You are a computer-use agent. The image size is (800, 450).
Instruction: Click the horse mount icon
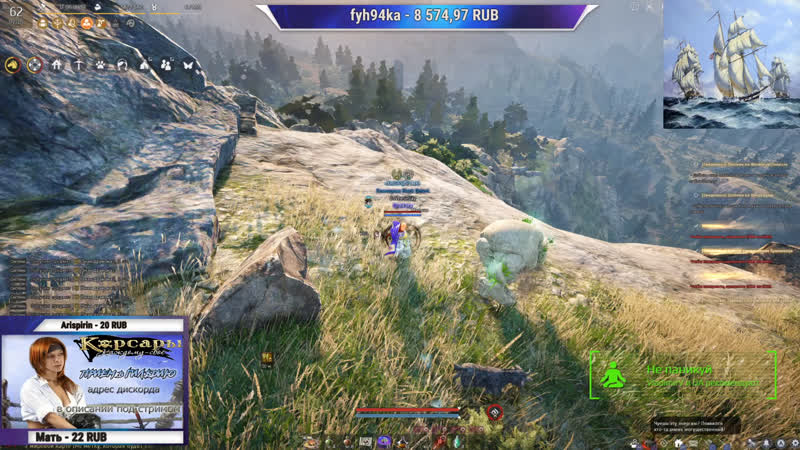pos(13,65)
